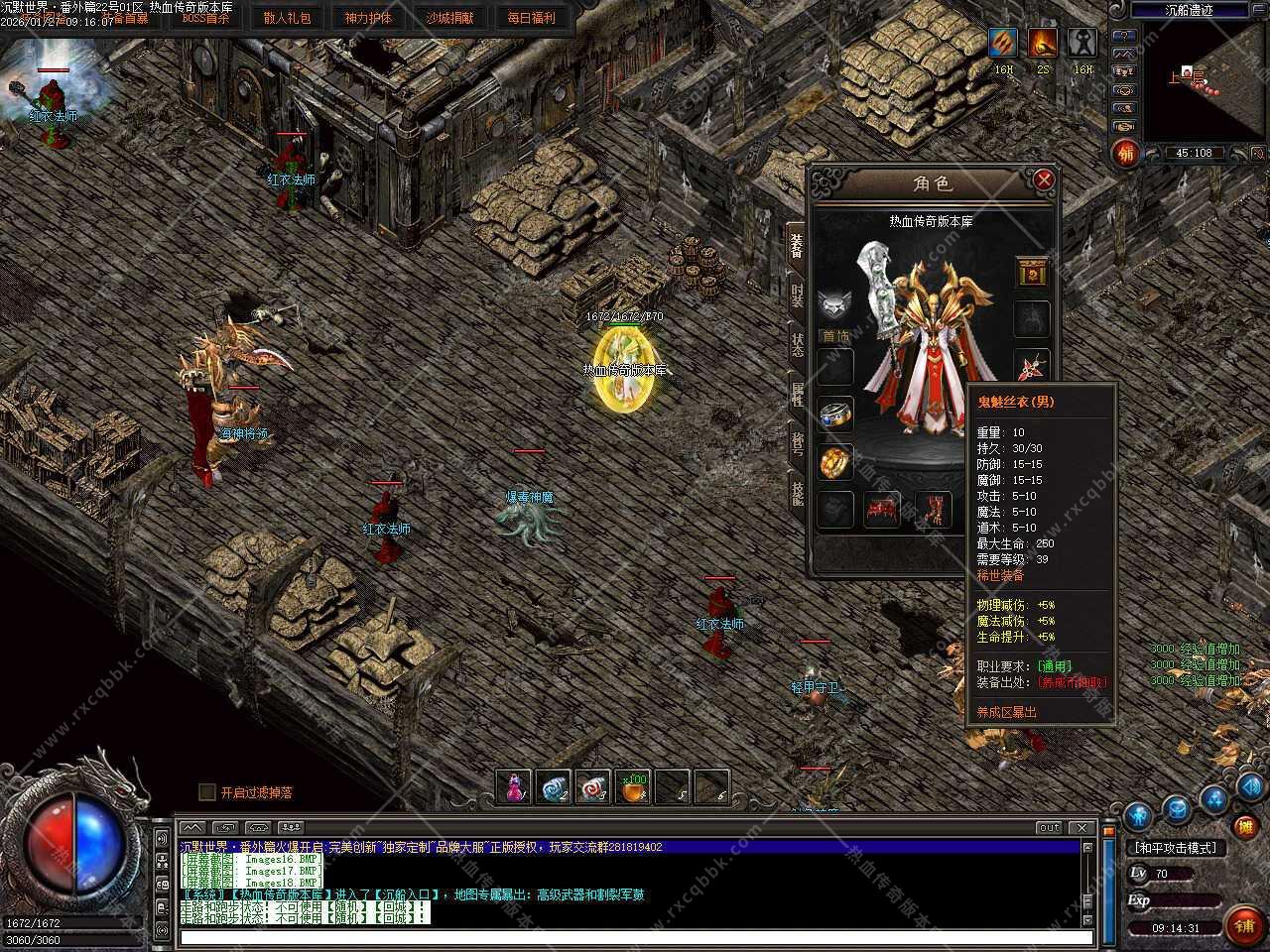Screen dimensions: 1270x952
Task: Select the pink potion hotbar slot
Action: coord(514,787)
